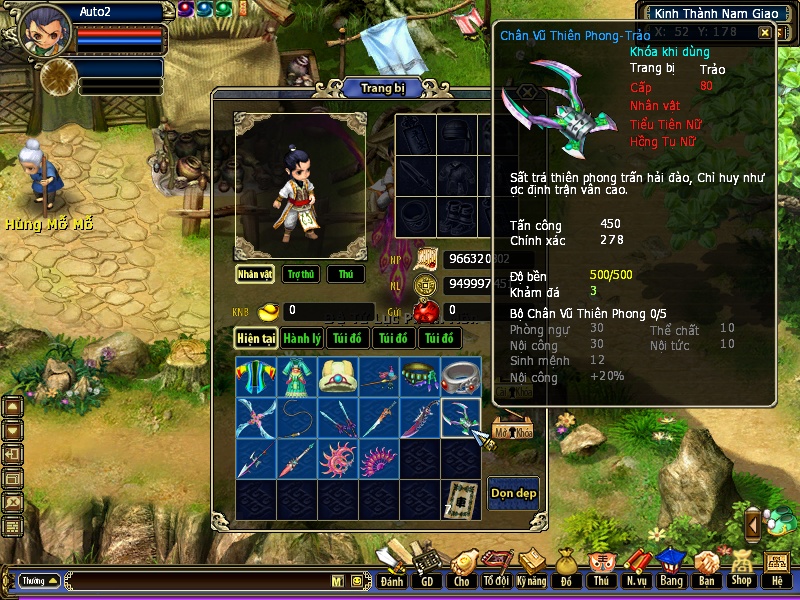This screenshot has height=600, width=800.
Task: Close the item tooltip with the X button
Action: [765, 33]
